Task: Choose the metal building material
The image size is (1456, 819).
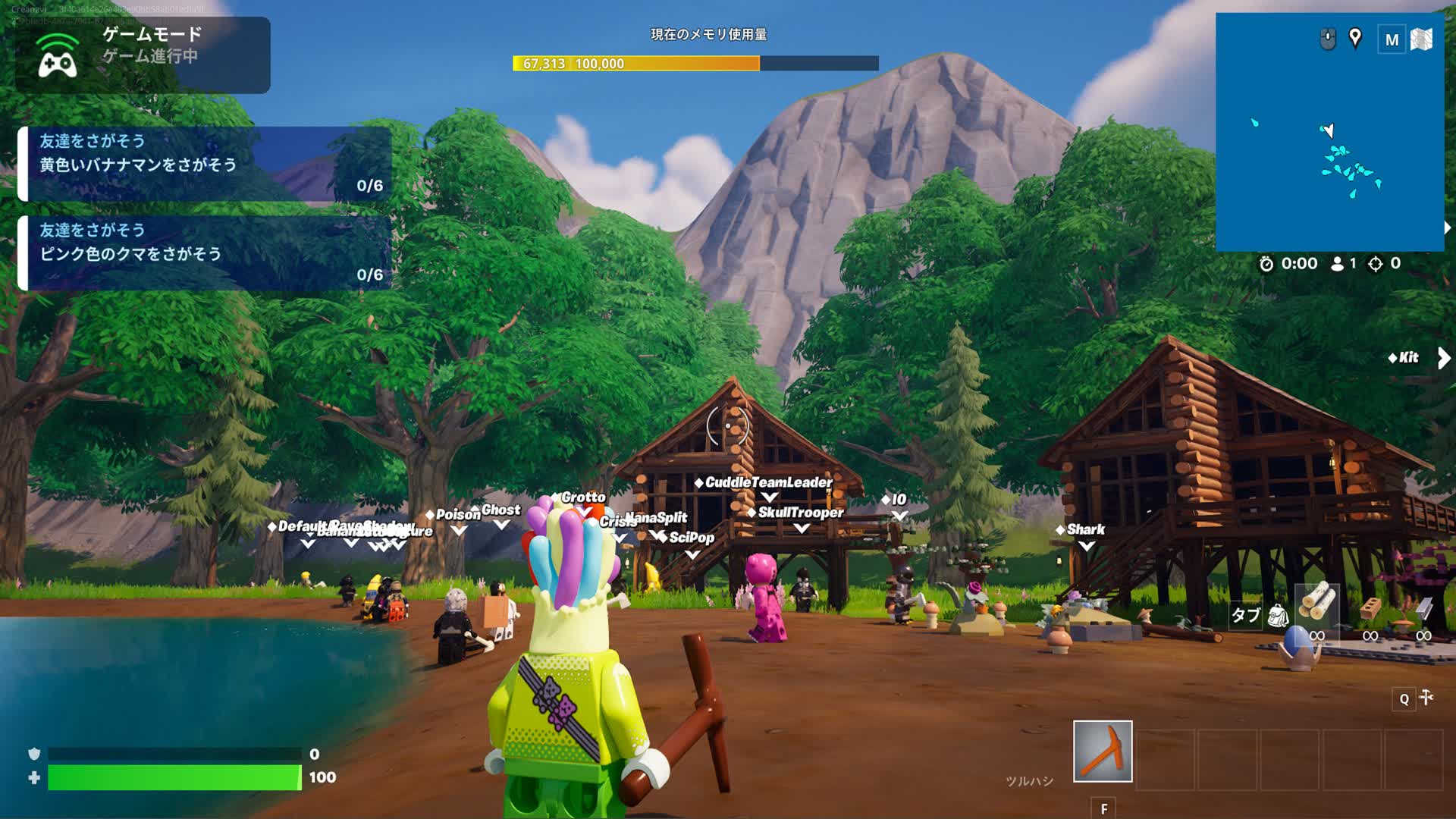Action: pos(1423,609)
